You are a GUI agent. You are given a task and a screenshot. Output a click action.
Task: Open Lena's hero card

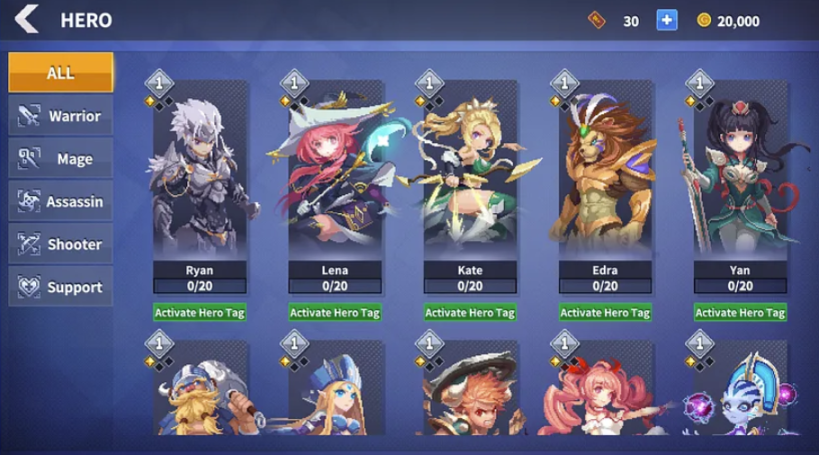point(334,180)
